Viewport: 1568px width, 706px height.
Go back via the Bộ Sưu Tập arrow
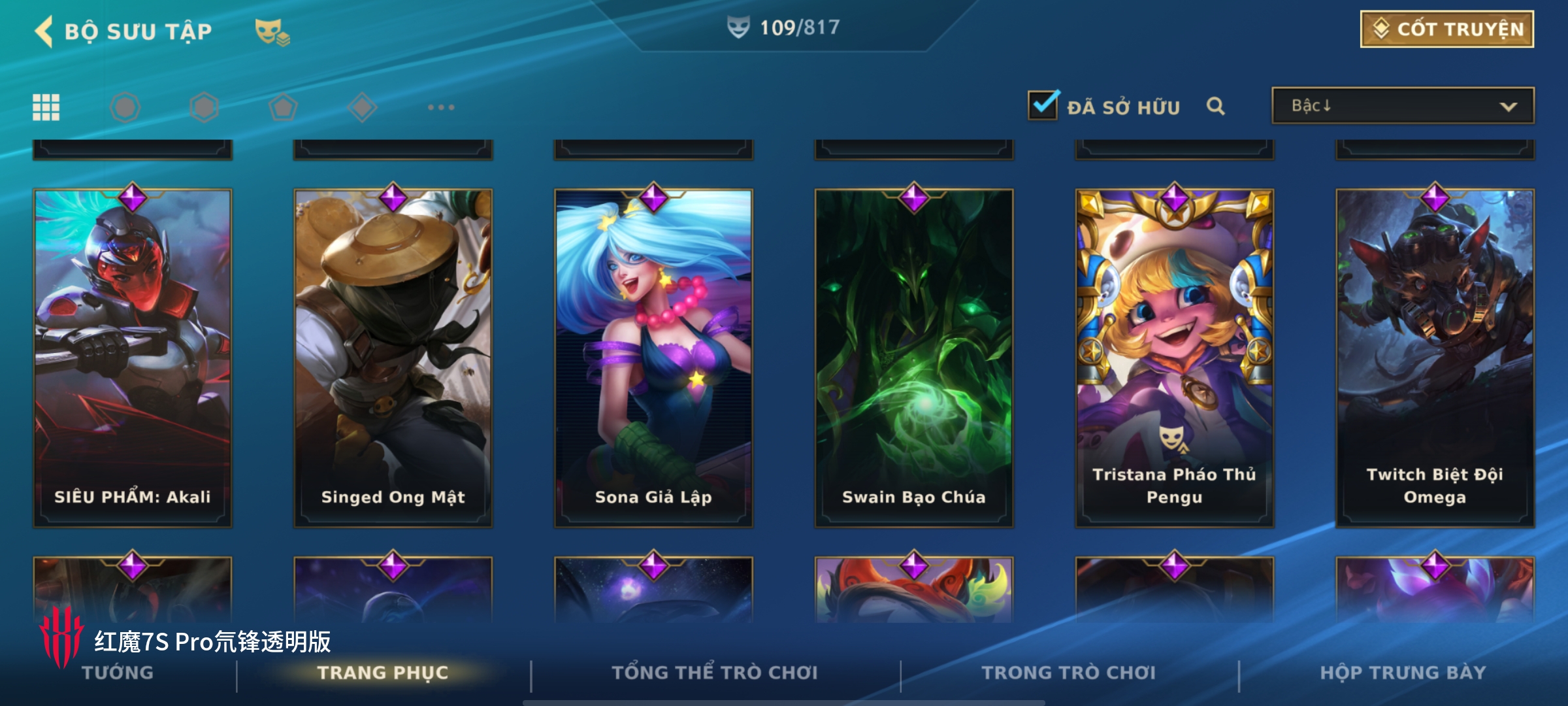coord(44,31)
